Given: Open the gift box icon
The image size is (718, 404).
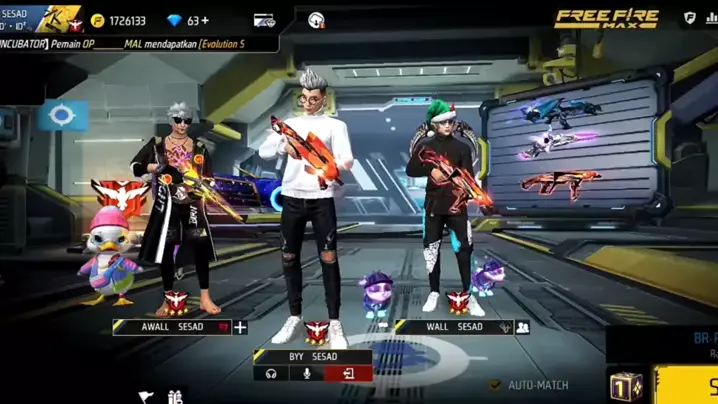Looking at the screenshot, I should 176,397.
